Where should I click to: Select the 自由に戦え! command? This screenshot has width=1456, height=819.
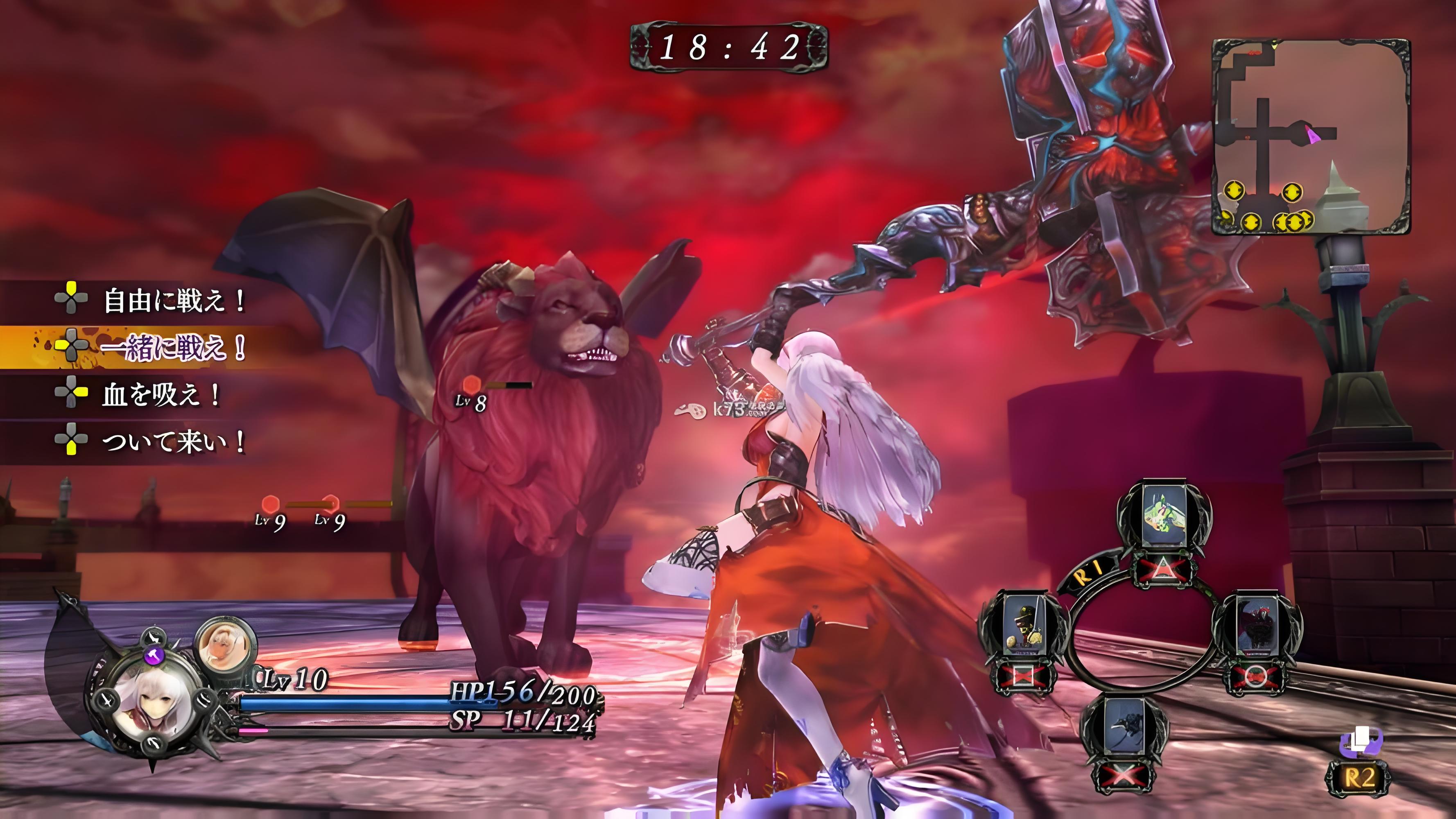[x=173, y=300]
